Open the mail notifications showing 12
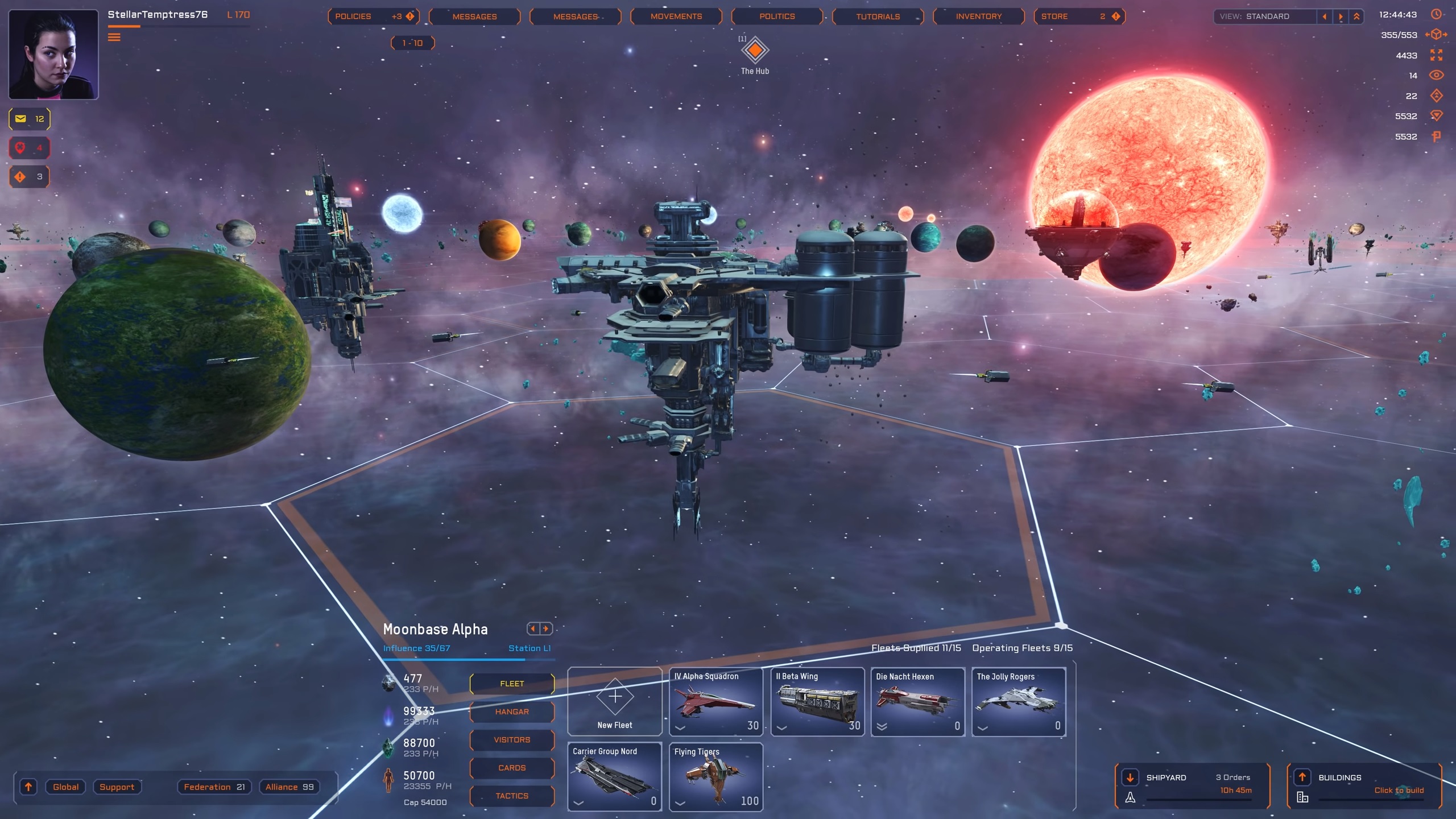Screen dimensions: 1456x819 [30, 119]
